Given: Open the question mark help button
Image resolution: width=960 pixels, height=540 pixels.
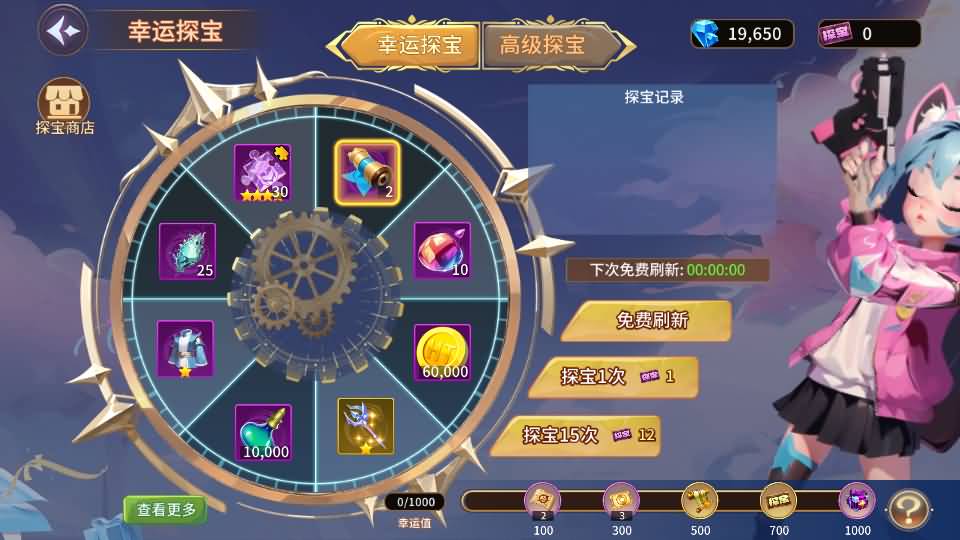Looking at the screenshot, I should tap(908, 509).
